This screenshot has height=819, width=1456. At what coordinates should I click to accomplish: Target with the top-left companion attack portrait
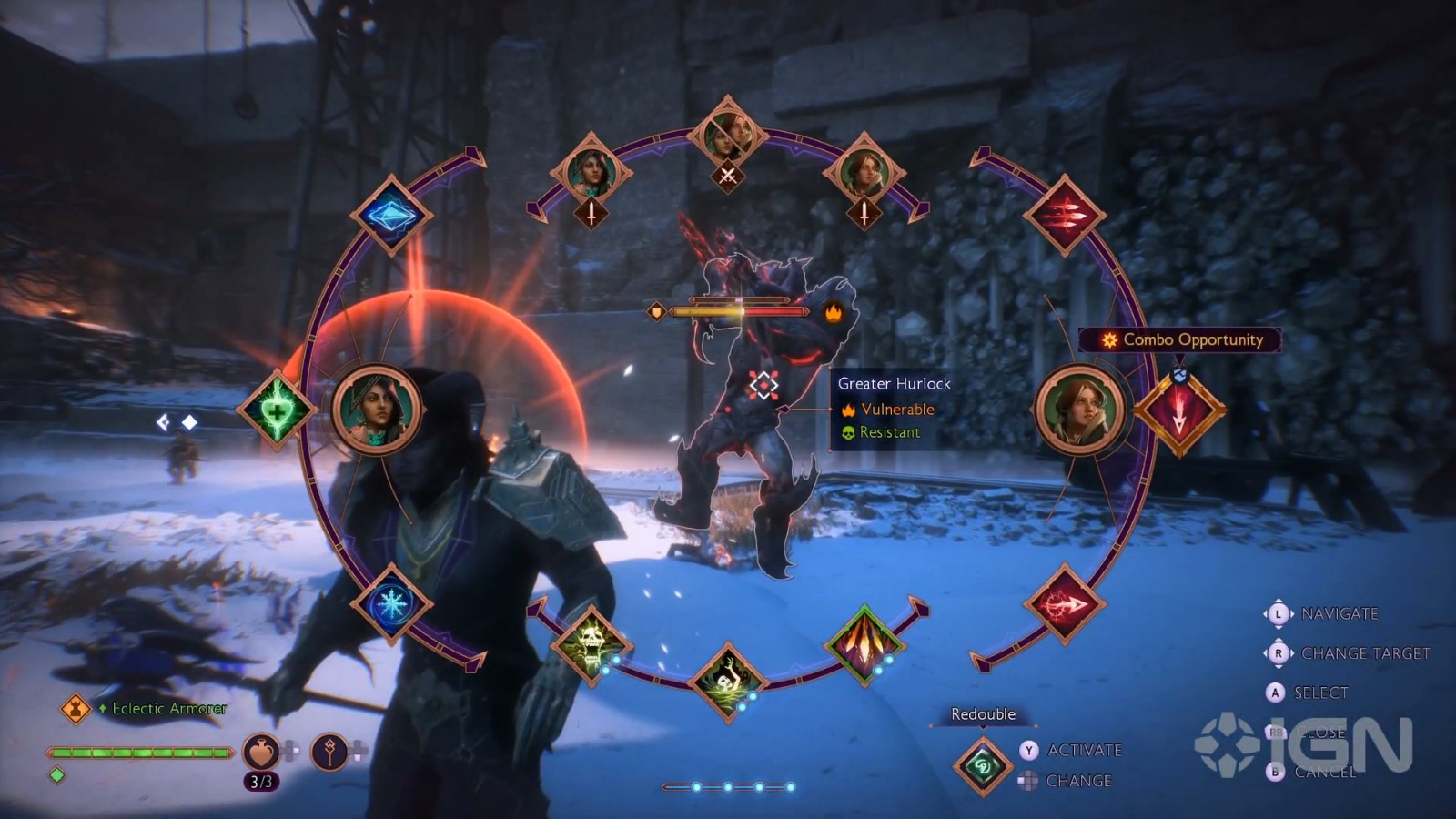coord(591,173)
